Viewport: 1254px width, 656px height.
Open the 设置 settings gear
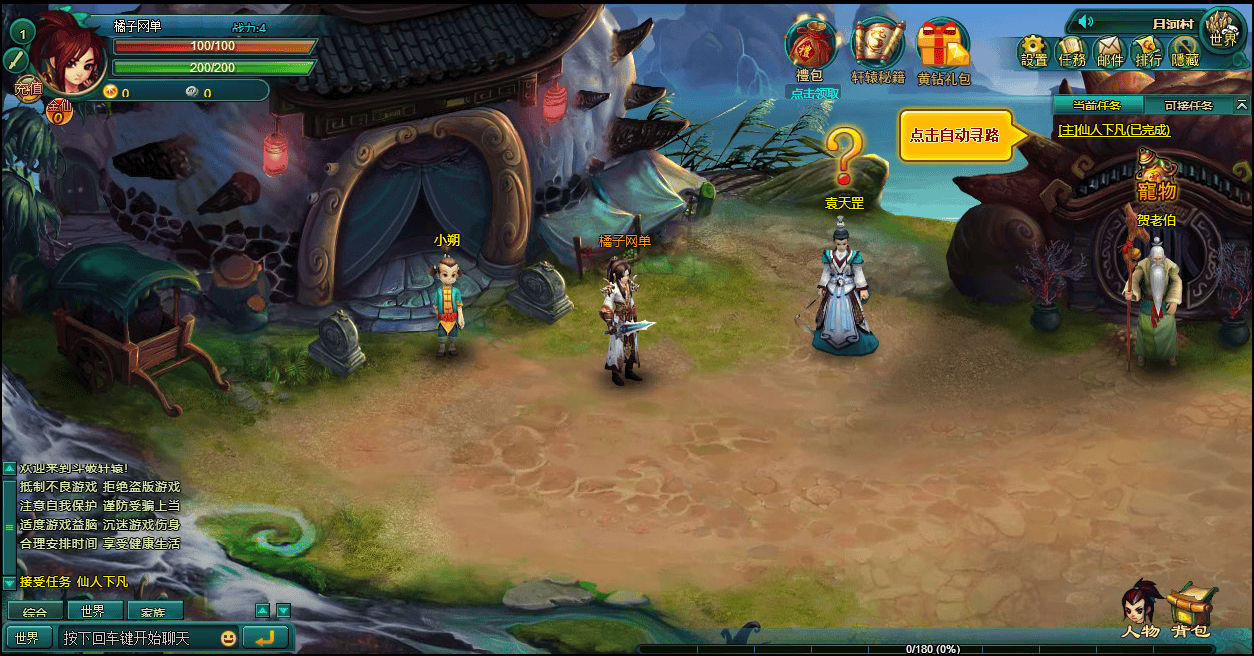click(1034, 51)
